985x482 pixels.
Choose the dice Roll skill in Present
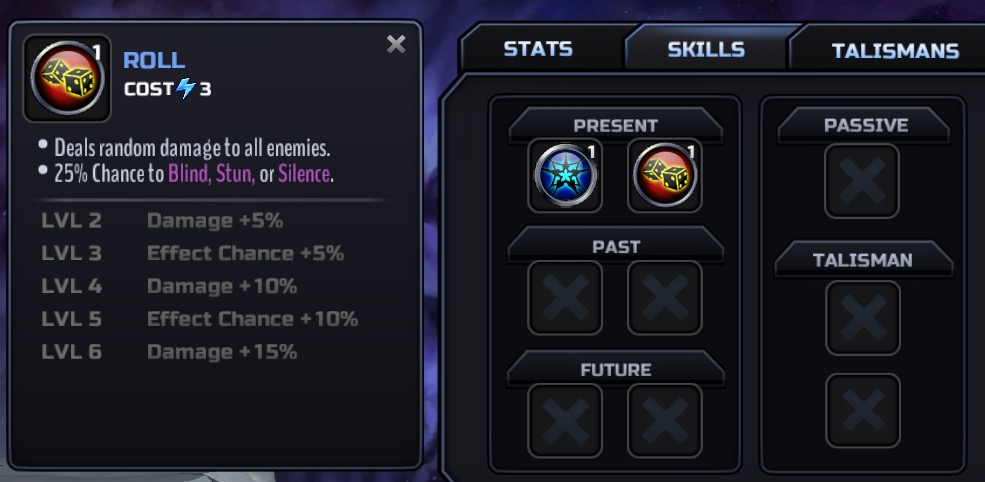(x=664, y=176)
